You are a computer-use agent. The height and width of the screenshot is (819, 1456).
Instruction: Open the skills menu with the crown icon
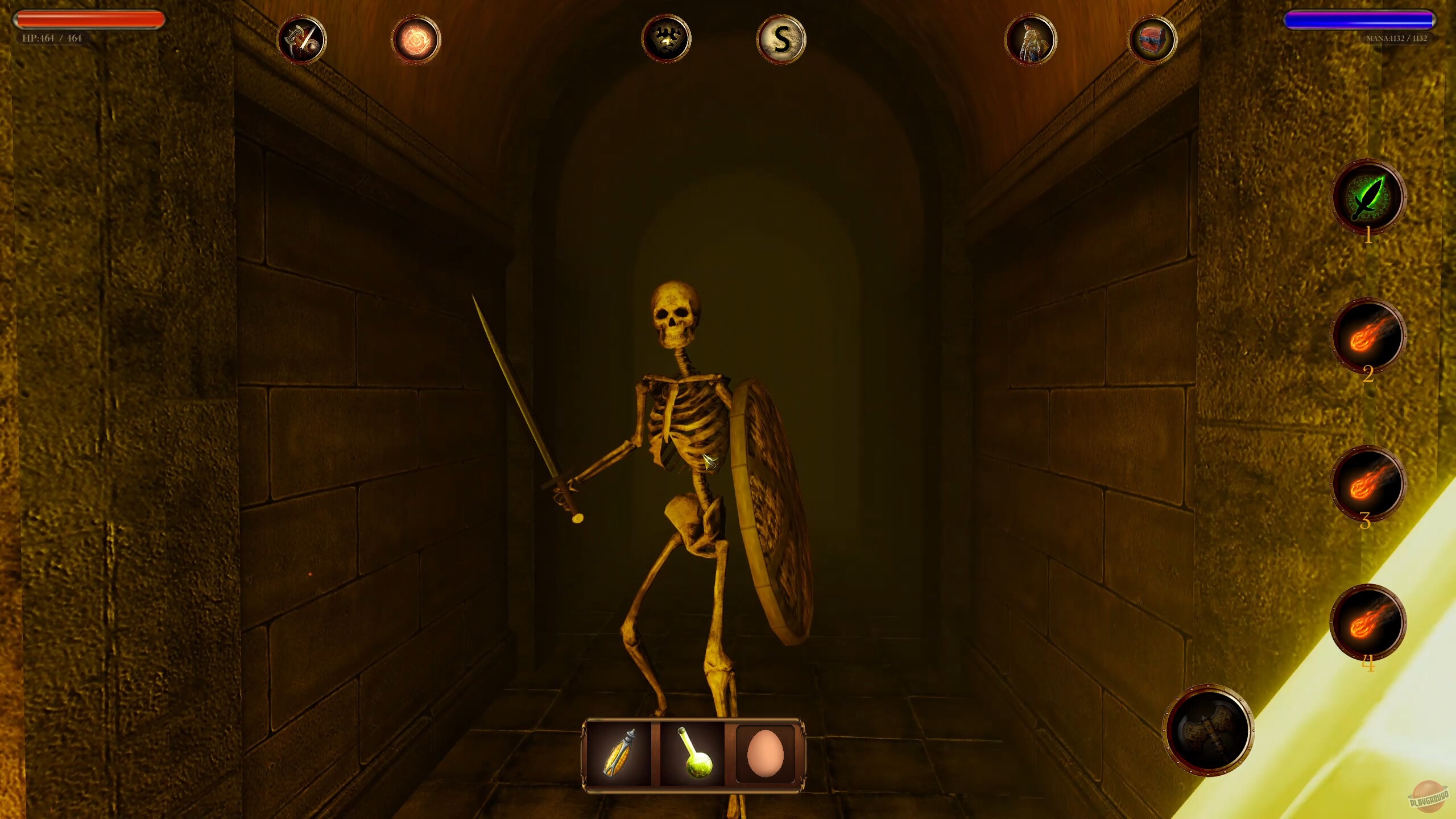667,39
